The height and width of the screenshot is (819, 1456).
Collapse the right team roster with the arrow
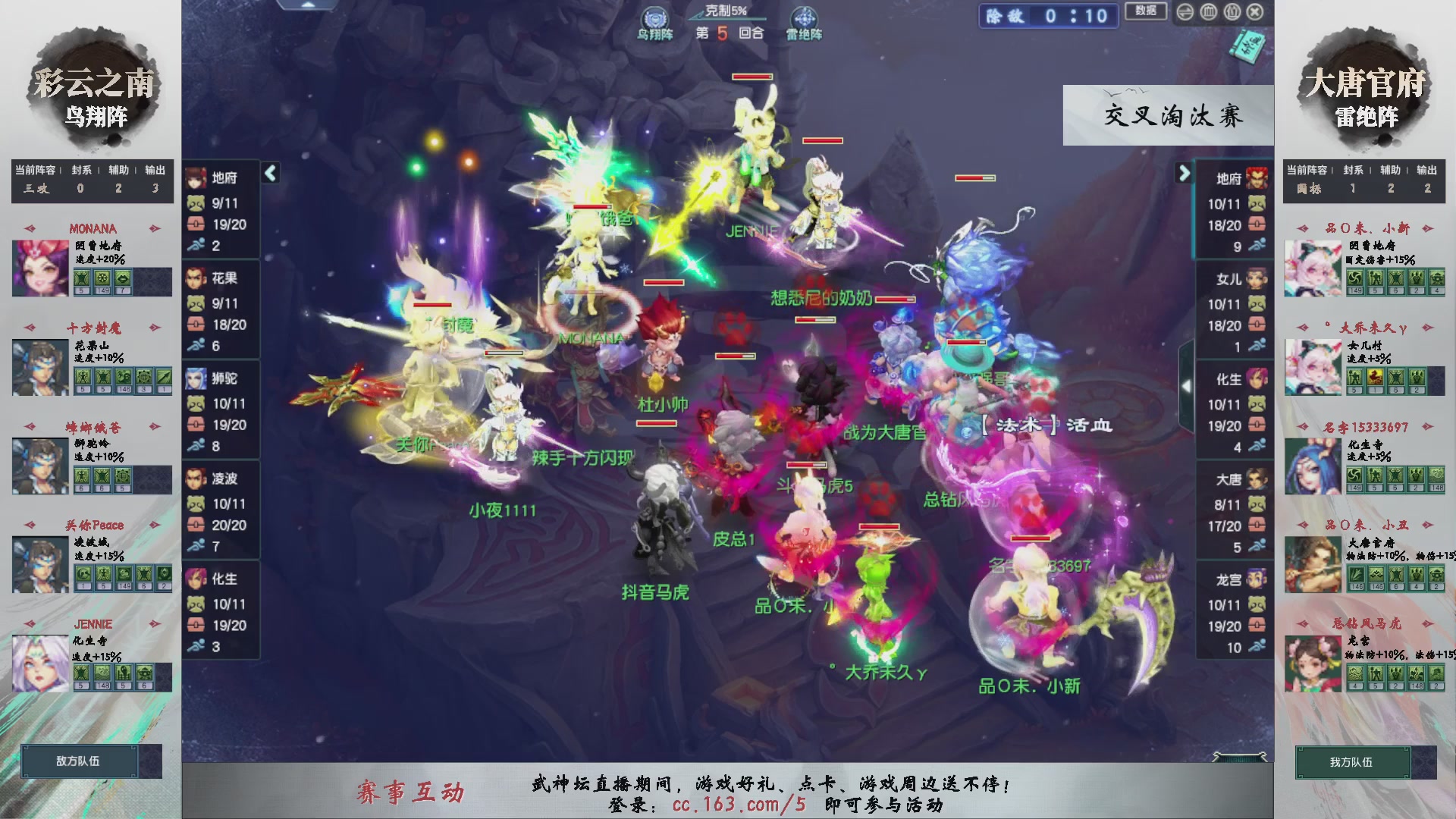point(1185,173)
